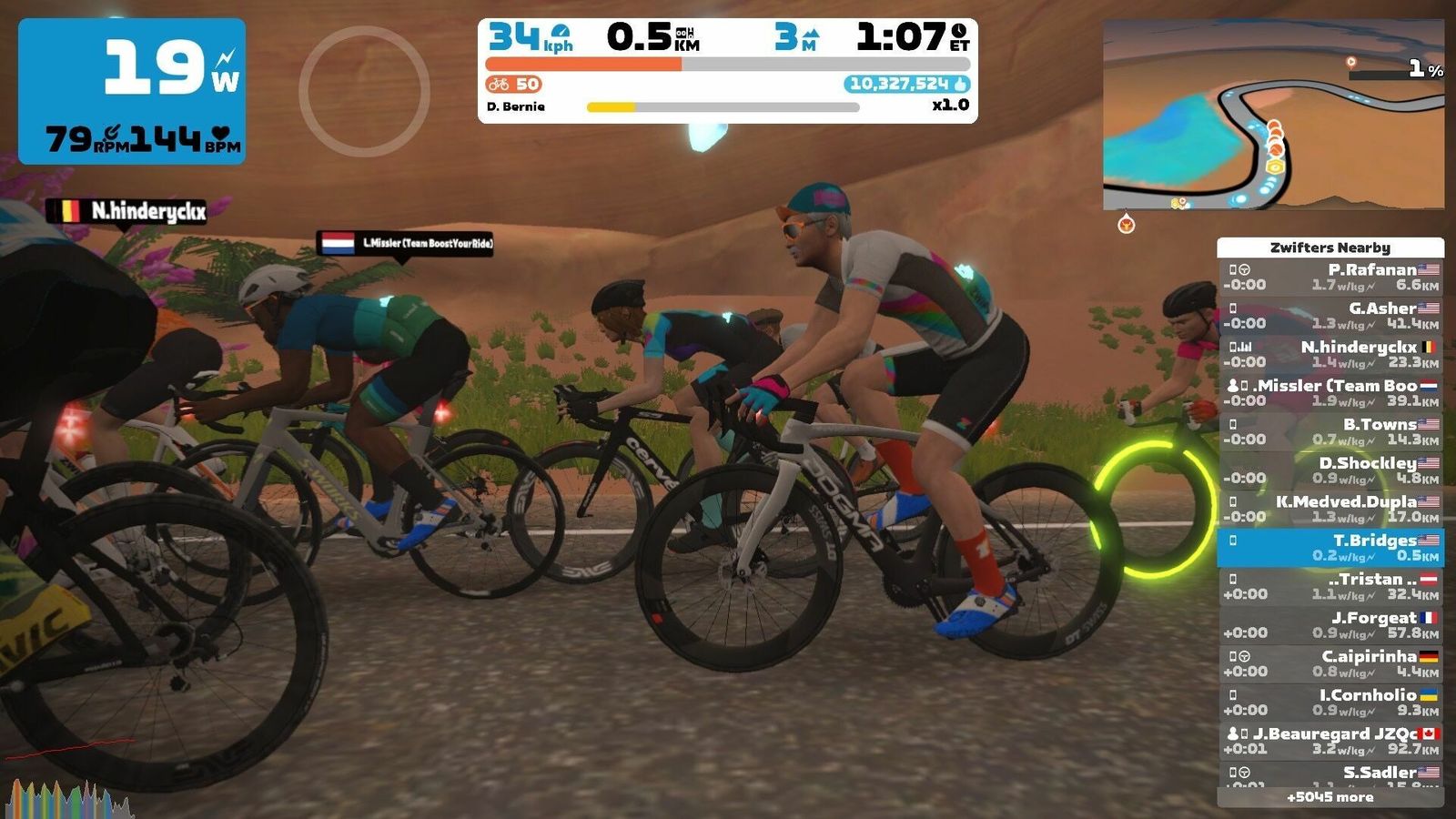Screen dimensions: 1456x819
Task: Select the L.Missler Team BoostYourRide name tag
Action: [405, 243]
